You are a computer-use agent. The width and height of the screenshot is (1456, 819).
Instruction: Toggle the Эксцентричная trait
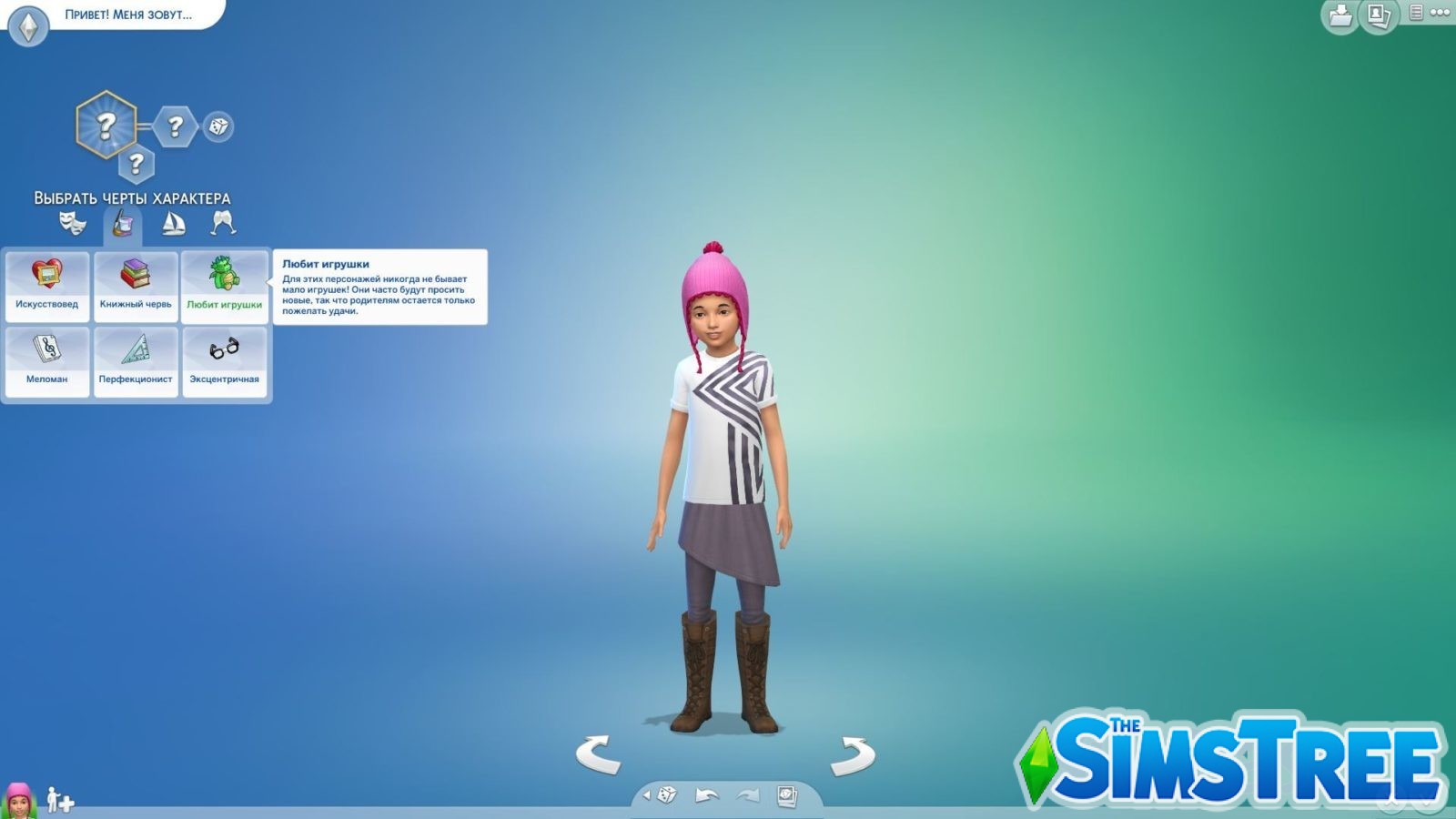pos(225,360)
